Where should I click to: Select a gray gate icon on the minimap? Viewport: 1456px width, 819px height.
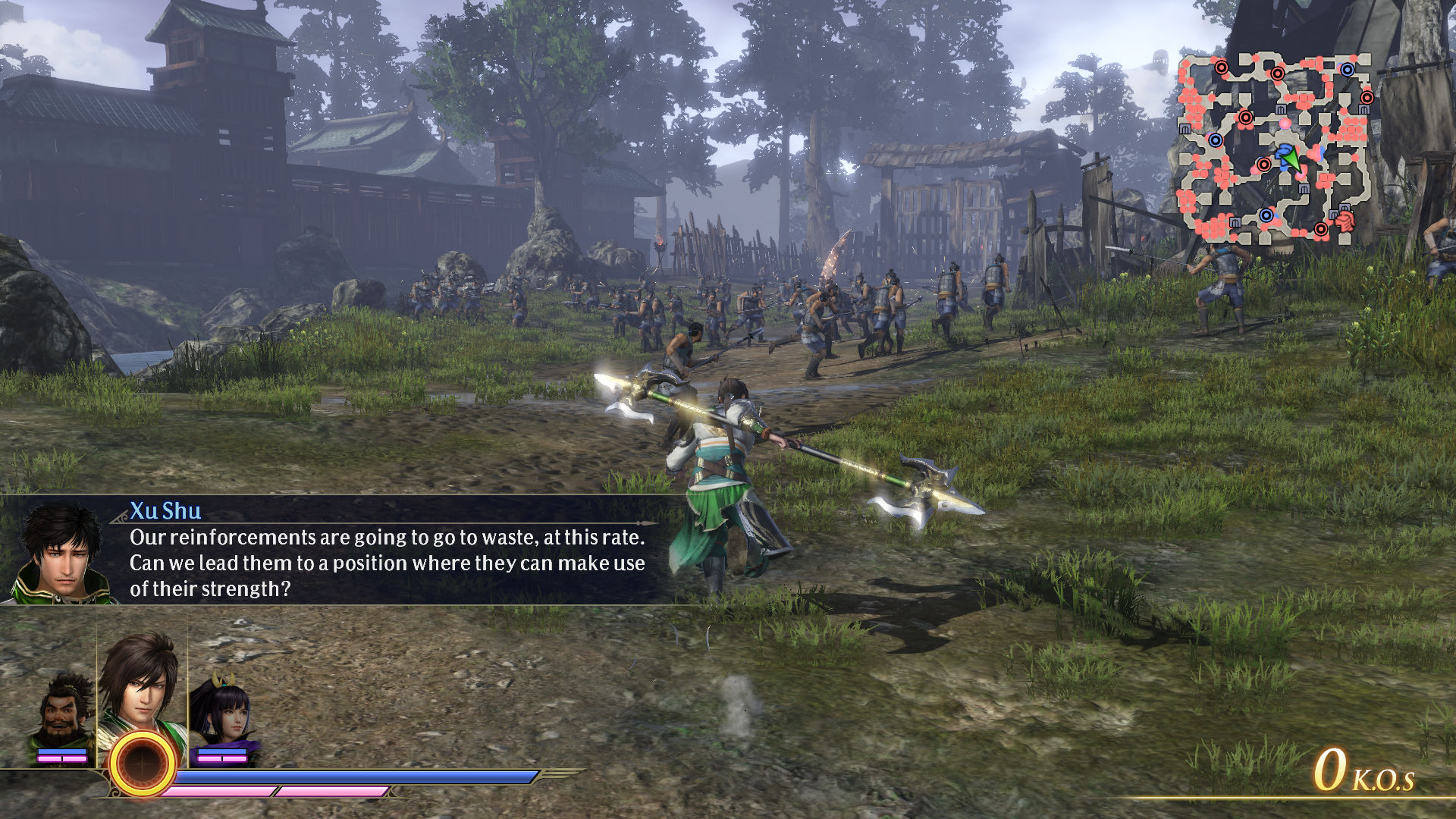coord(1280,108)
